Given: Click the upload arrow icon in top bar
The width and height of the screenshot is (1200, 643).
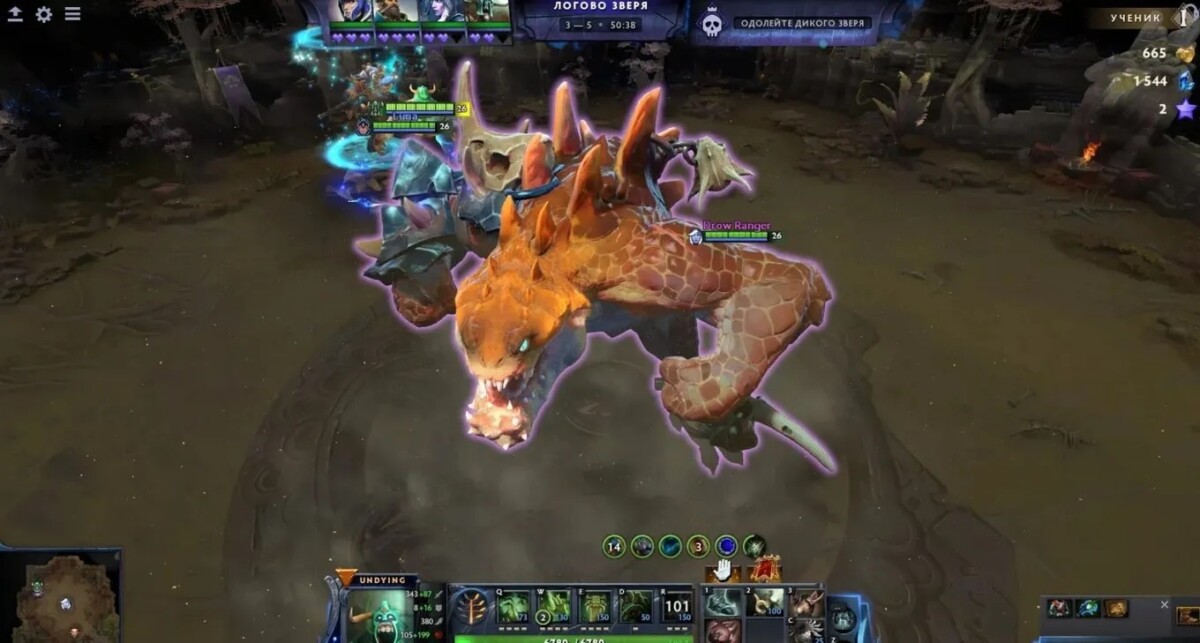Looking at the screenshot, I should [16, 14].
